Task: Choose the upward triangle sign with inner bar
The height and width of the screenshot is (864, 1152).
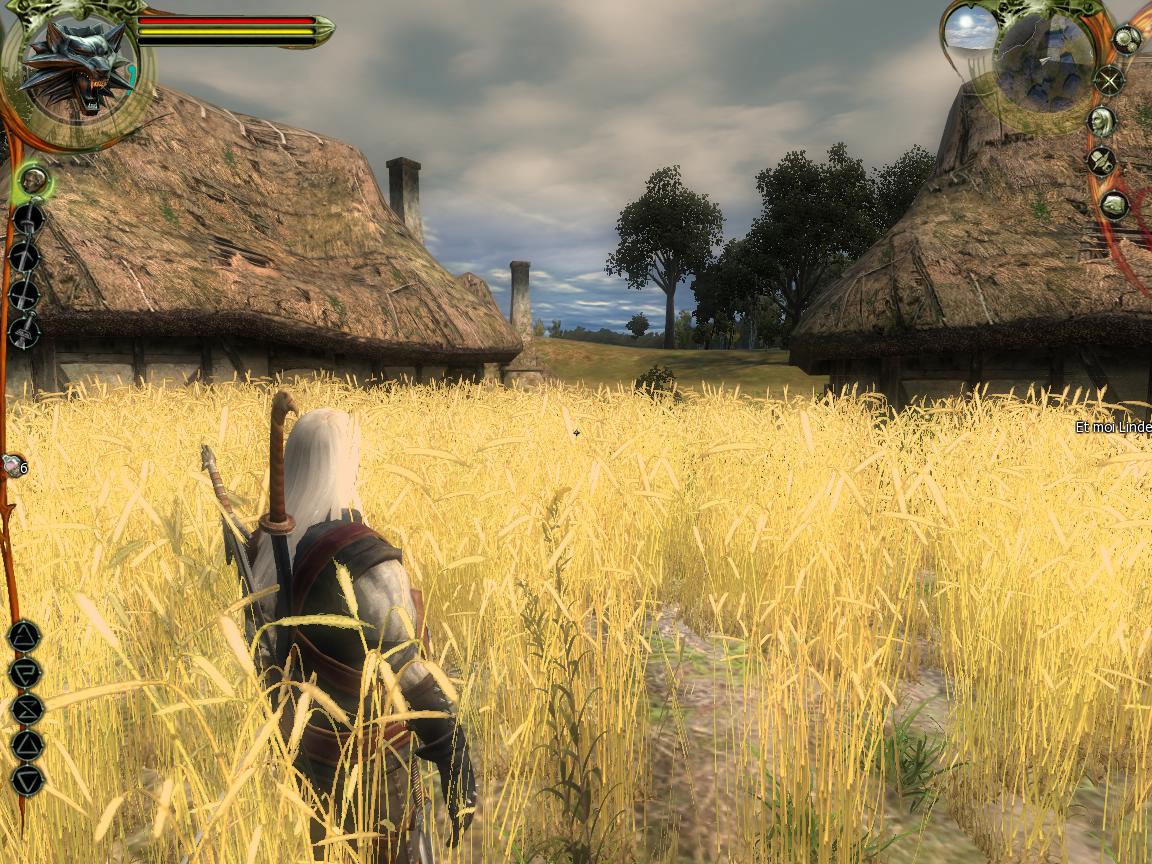Action: pos(25,636)
